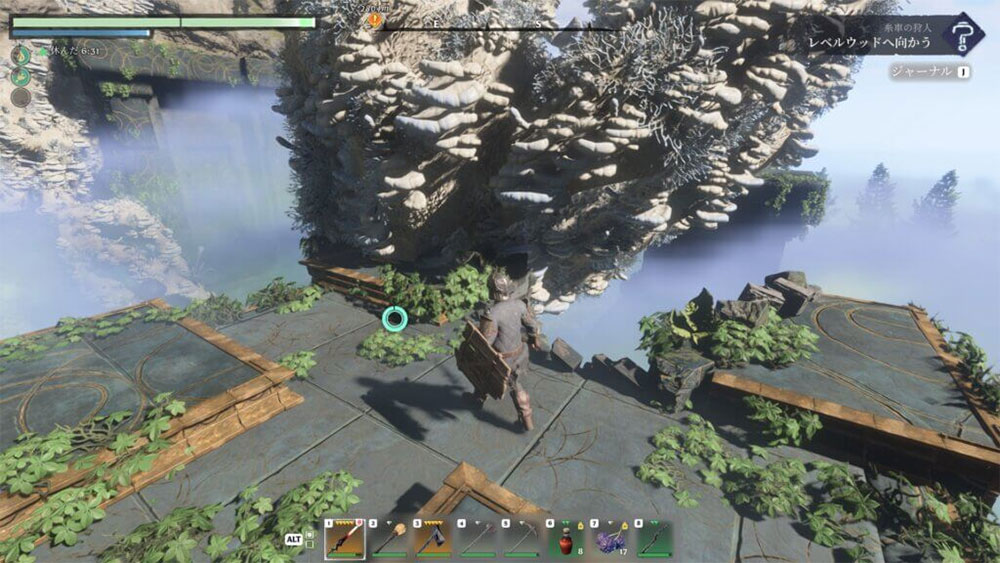The width and height of the screenshot is (1000, 563).
Task: Use the red potion in hotbar slot 6
Action: [566, 538]
